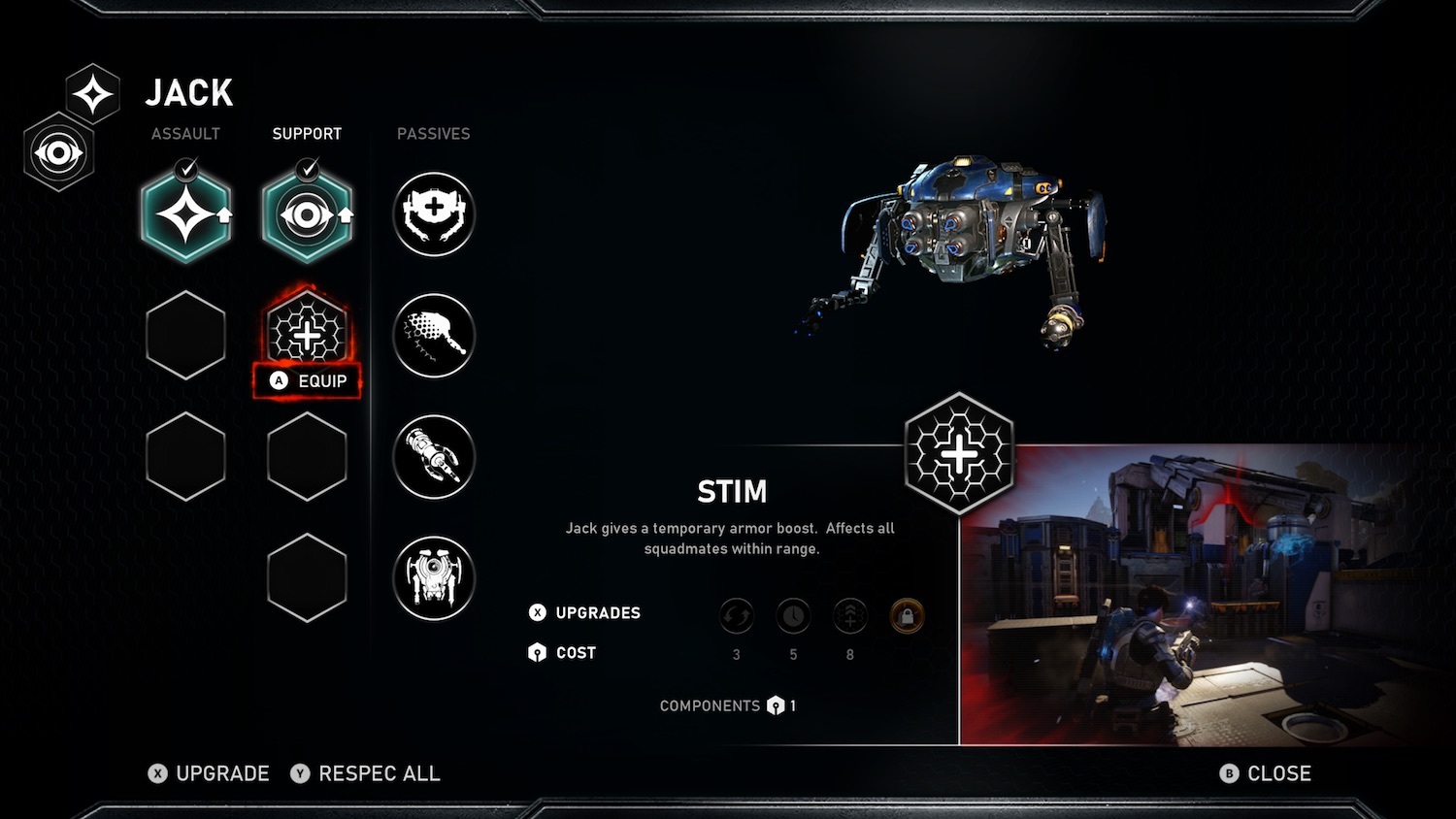Select the mechanical arm passive icon
The width and height of the screenshot is (1456, 819).
434,457
